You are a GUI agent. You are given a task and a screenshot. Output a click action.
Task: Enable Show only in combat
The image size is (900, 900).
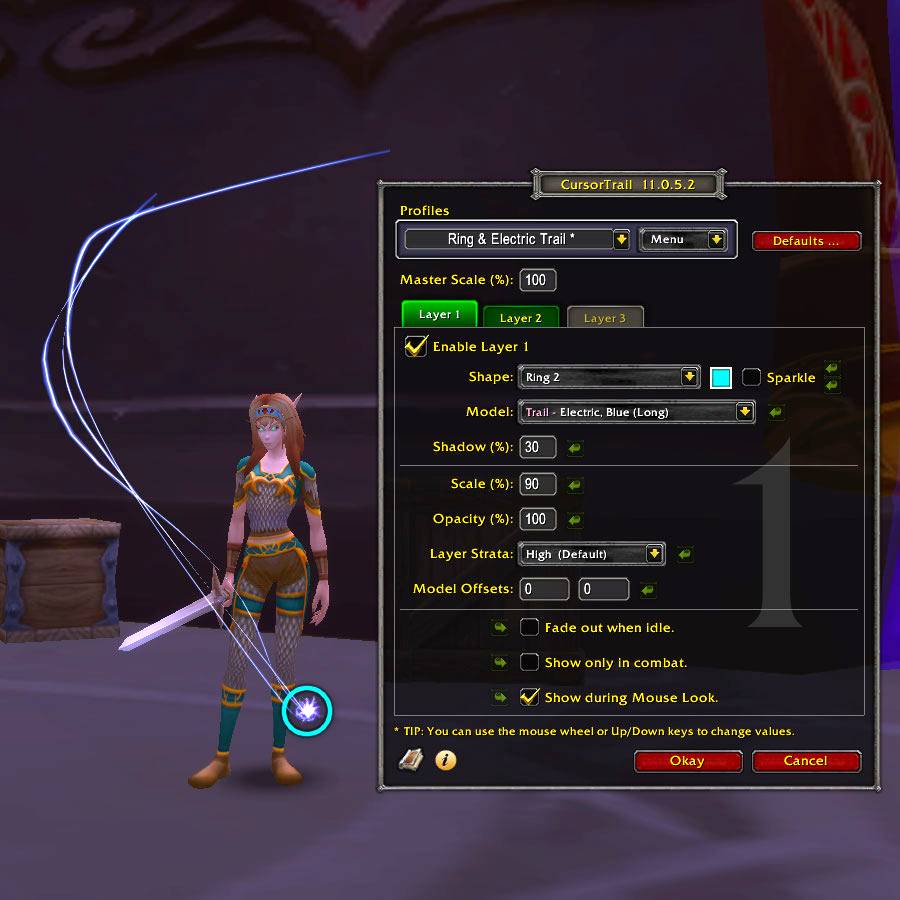(x=530, y=662)
